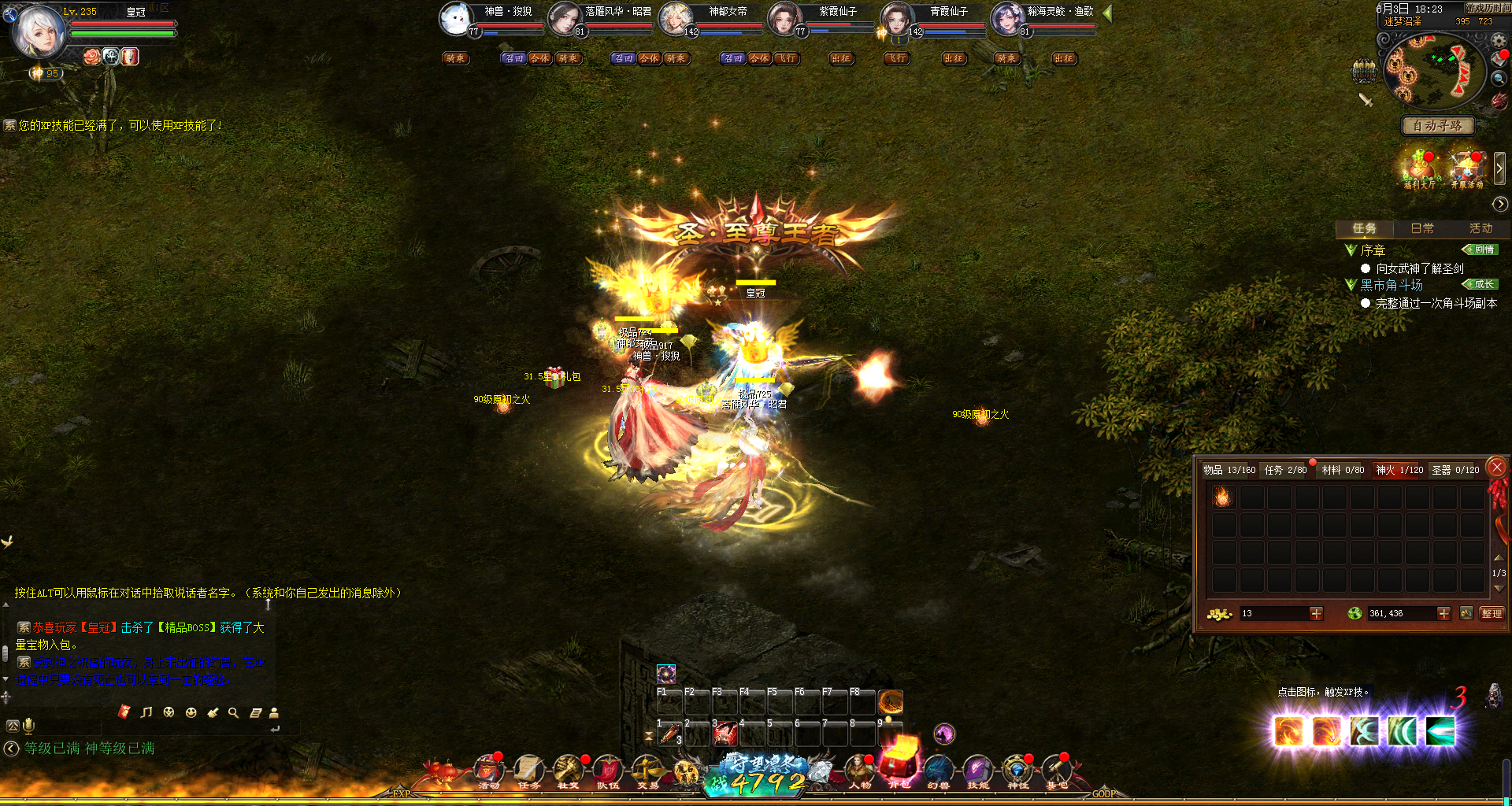The height and width of the screenshot is (806, 1512).
Task: Open the 活动 events menu on bottom bar
Action: pos(489,771)
